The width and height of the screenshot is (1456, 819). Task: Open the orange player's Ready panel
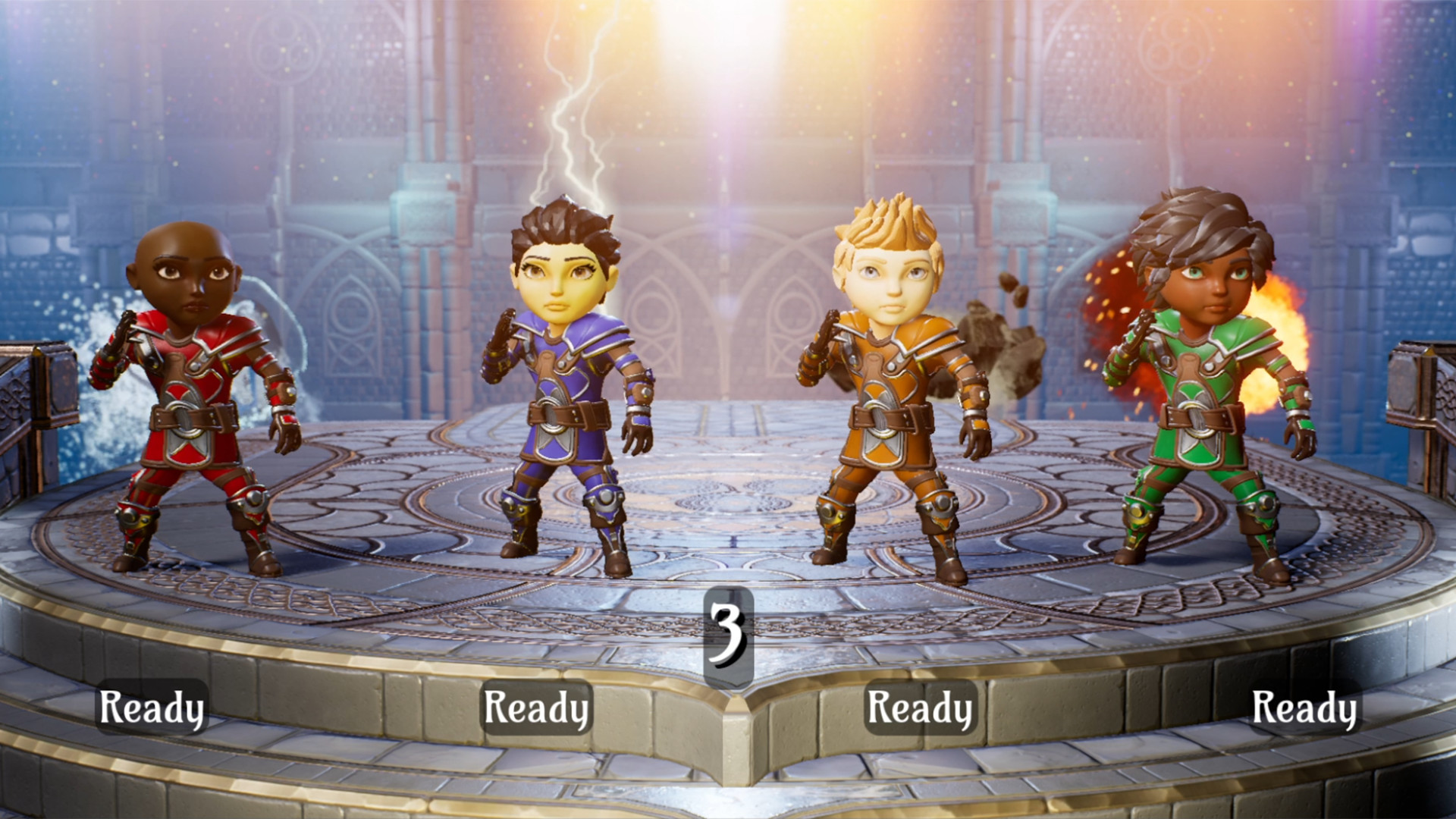click(921, 708)
